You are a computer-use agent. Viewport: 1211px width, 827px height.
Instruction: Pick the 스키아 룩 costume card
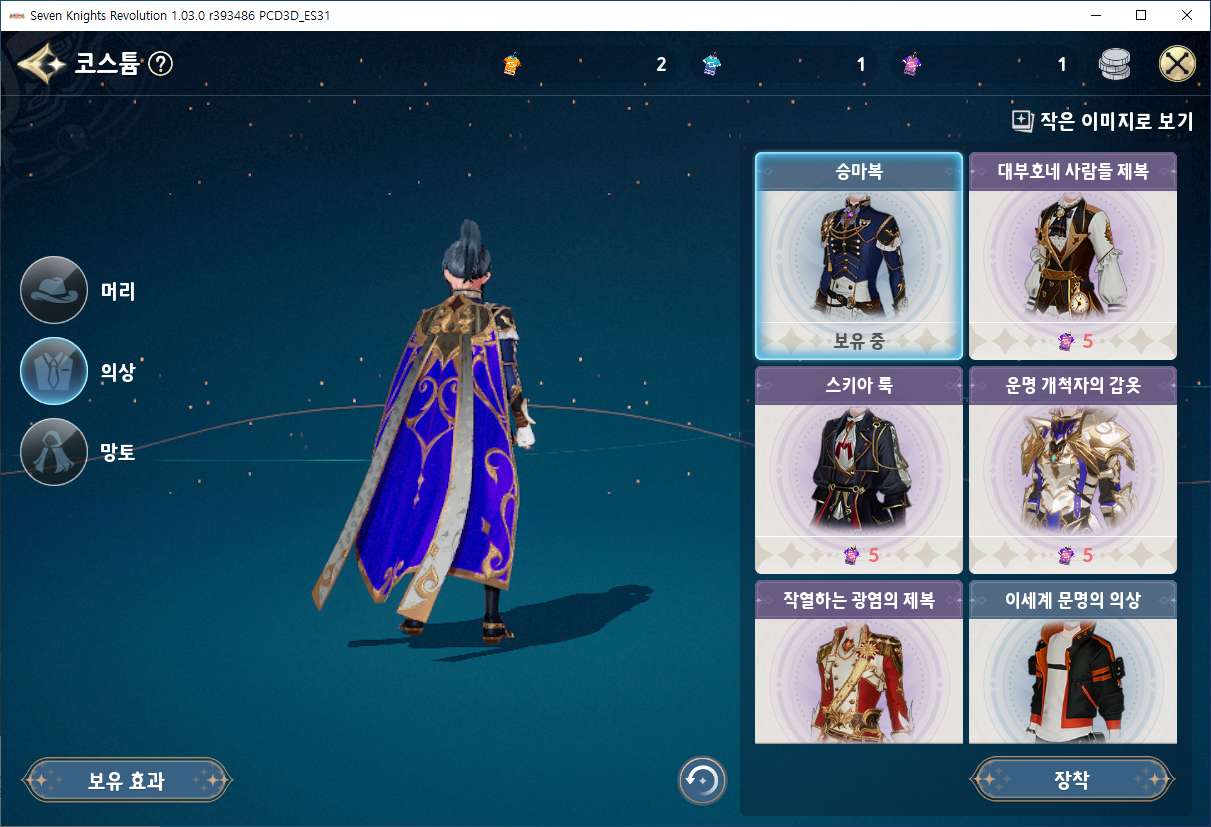(858, 470)
